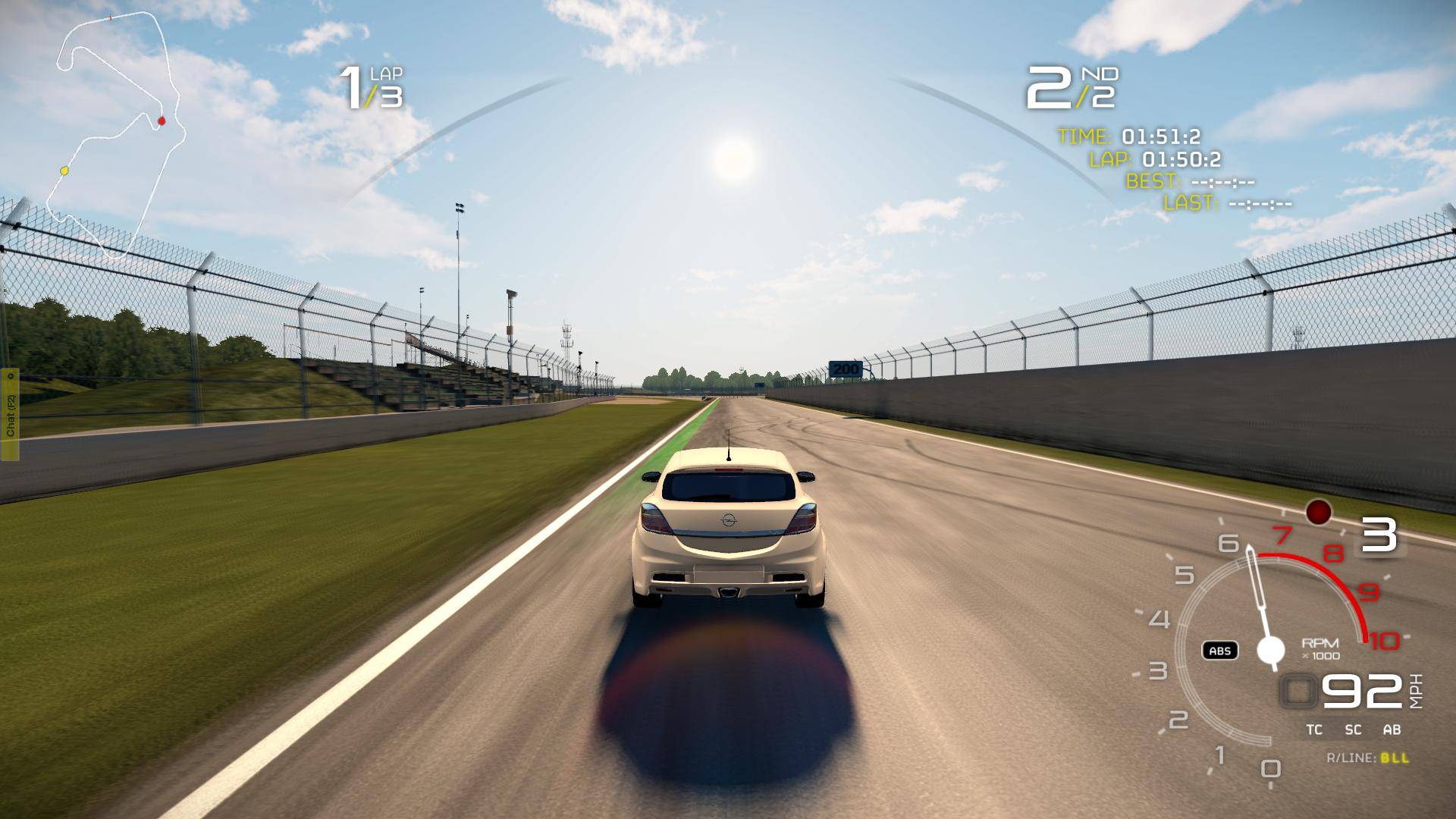Open the Chat side tab
The image size is (1456, 819).
pyautogui.click(x=10, y=414)
